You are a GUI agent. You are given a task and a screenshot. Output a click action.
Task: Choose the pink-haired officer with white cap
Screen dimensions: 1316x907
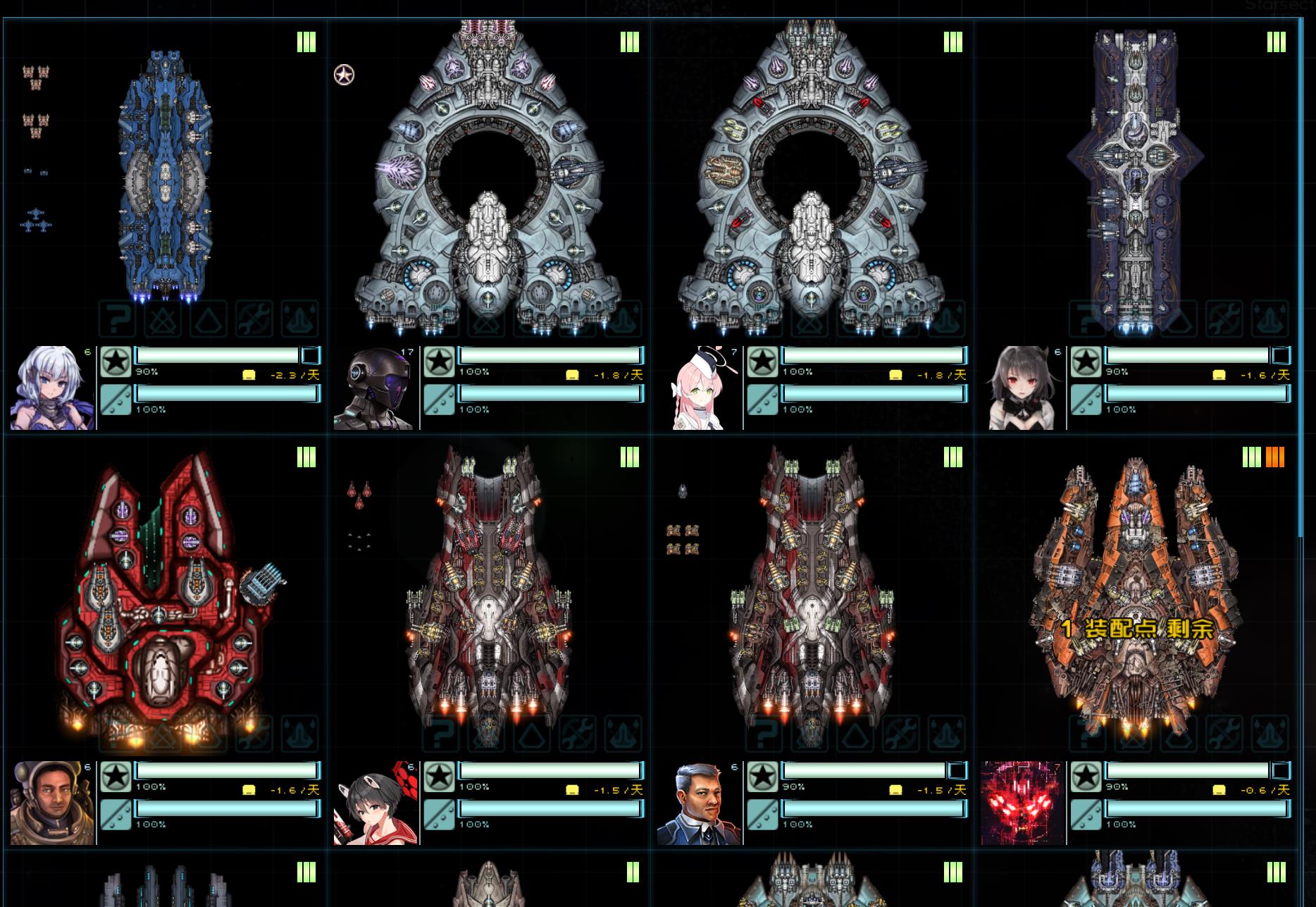click(699, 388)
